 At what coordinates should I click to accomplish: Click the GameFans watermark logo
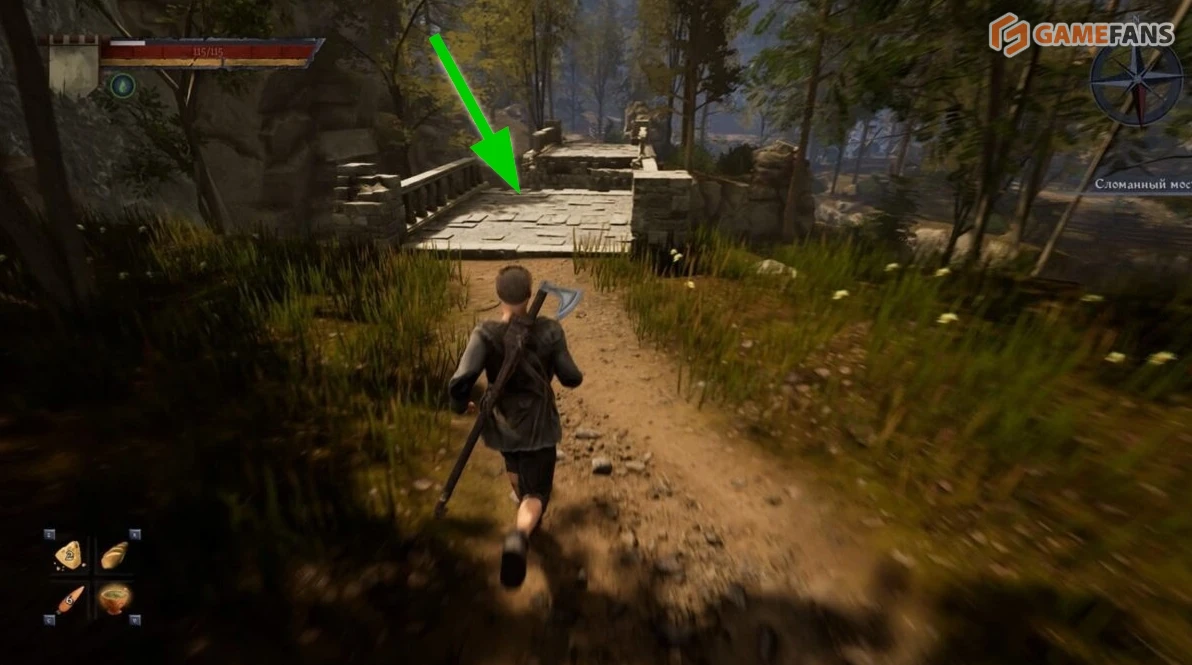click(1082, 35)
